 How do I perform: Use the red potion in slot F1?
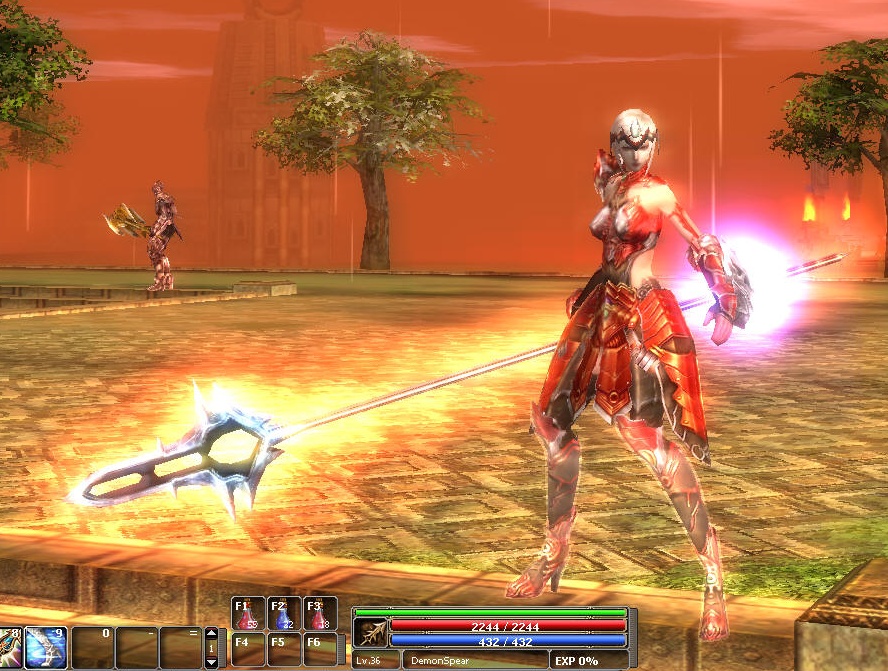(x=248, y=613)
